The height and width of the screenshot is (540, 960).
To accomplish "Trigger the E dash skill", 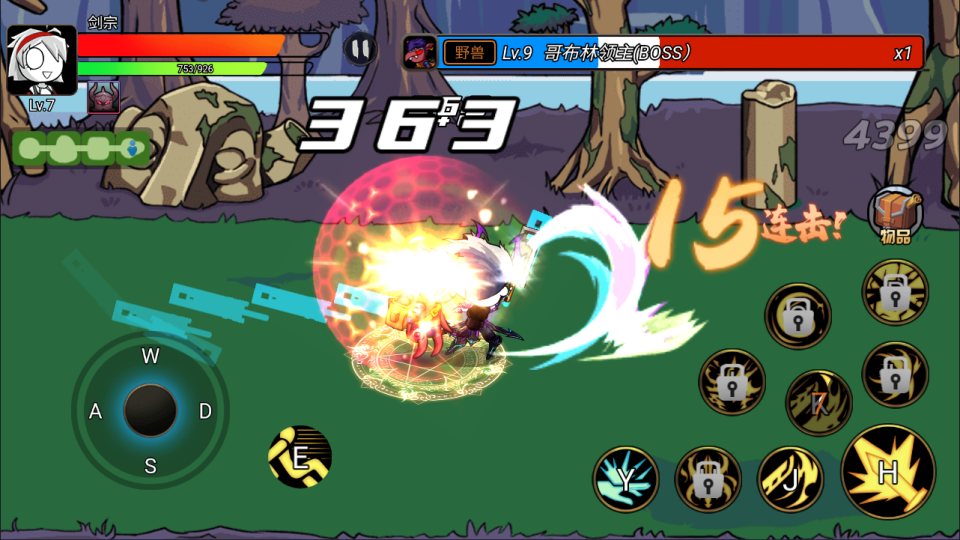I will [x=300, y=457].
